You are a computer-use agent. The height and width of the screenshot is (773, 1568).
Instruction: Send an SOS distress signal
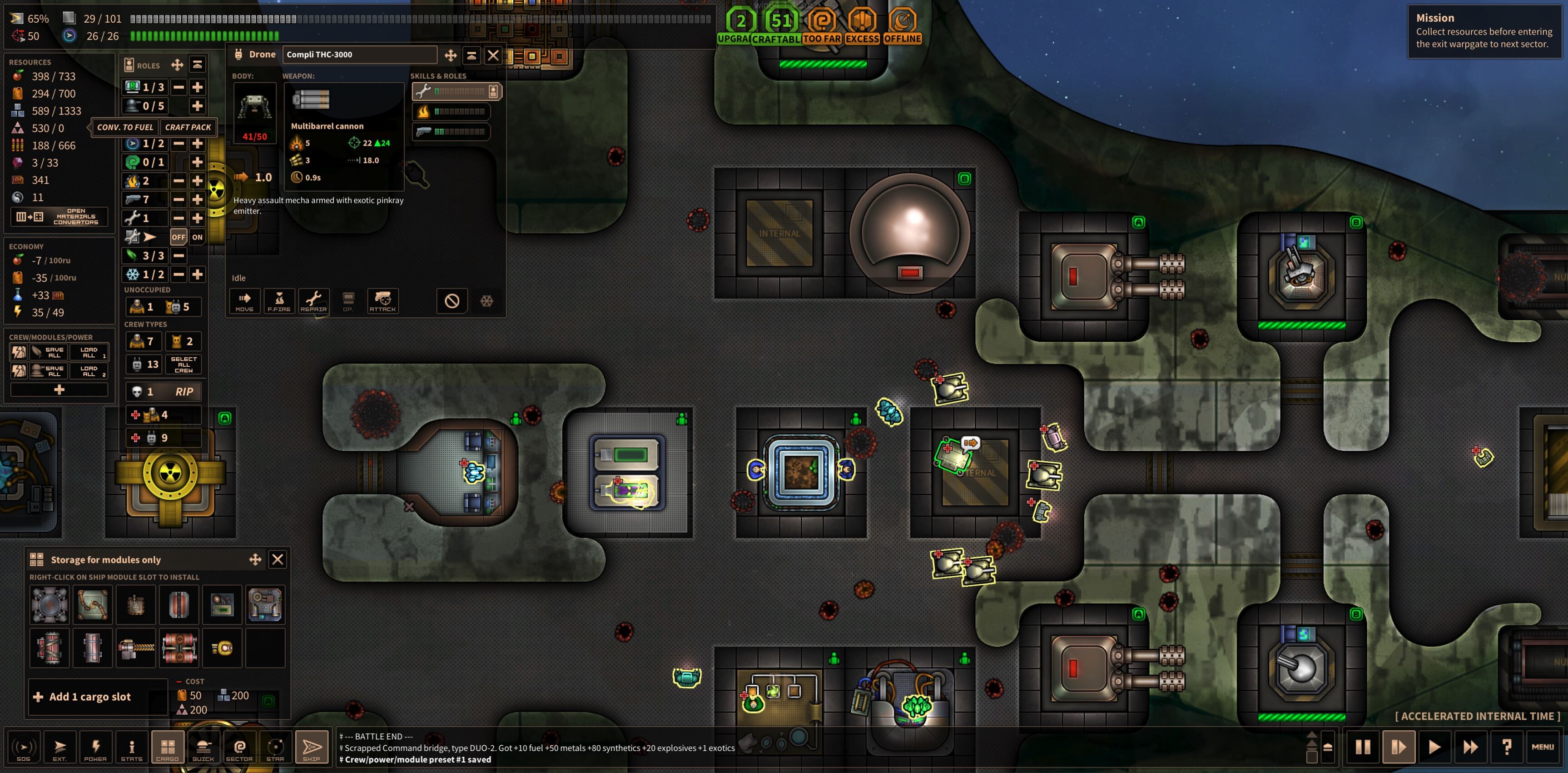[x=23, y=747]
